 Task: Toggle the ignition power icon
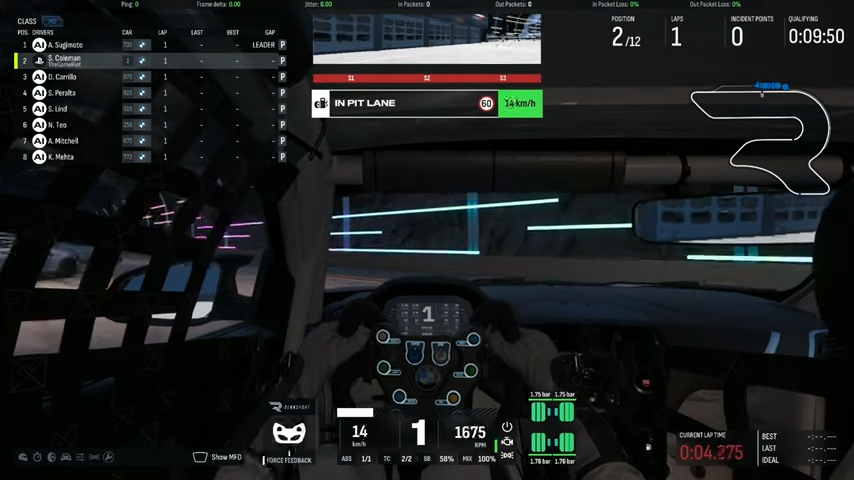tap(507, 427)
